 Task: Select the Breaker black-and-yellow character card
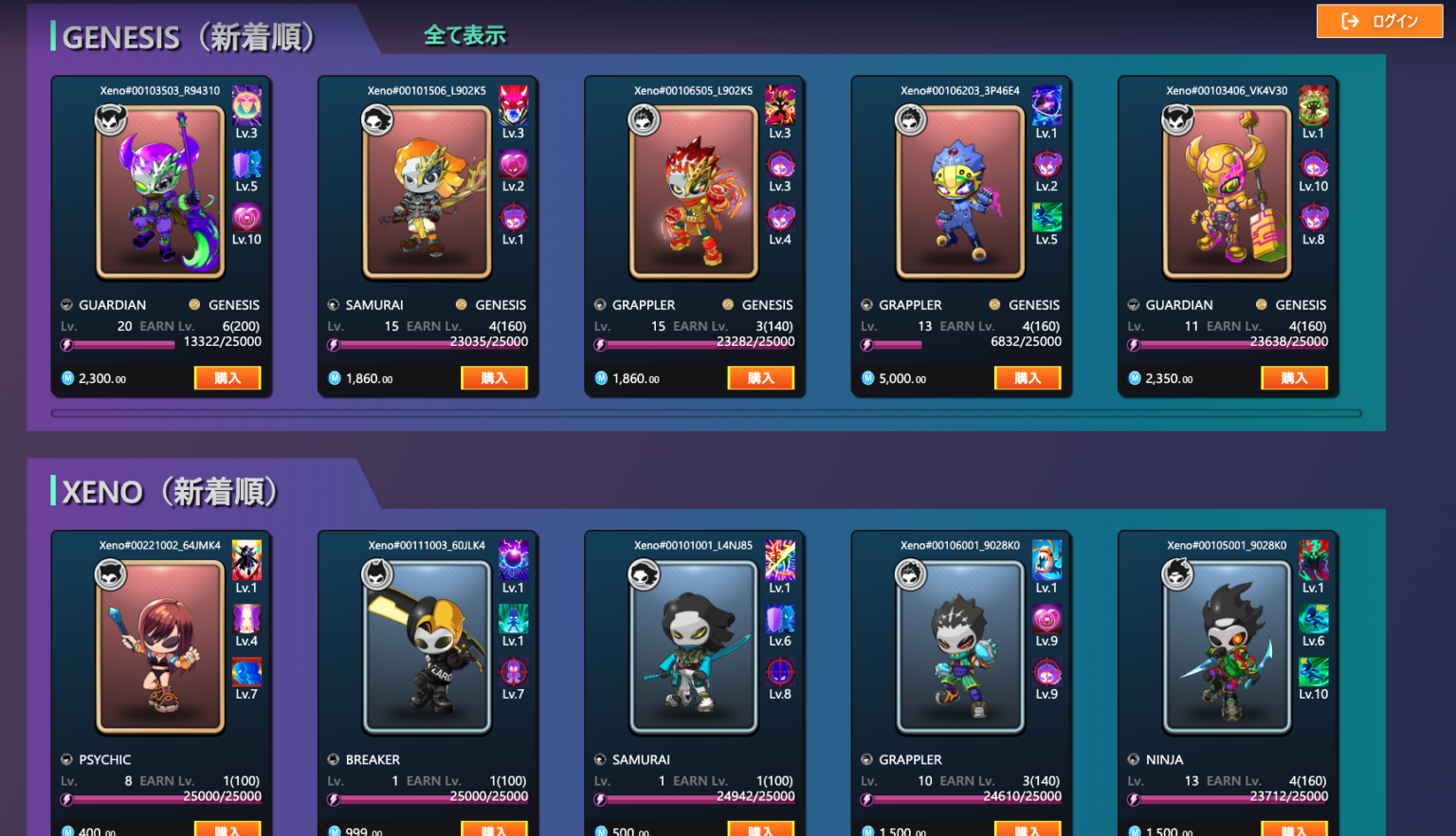click(427, 647)
